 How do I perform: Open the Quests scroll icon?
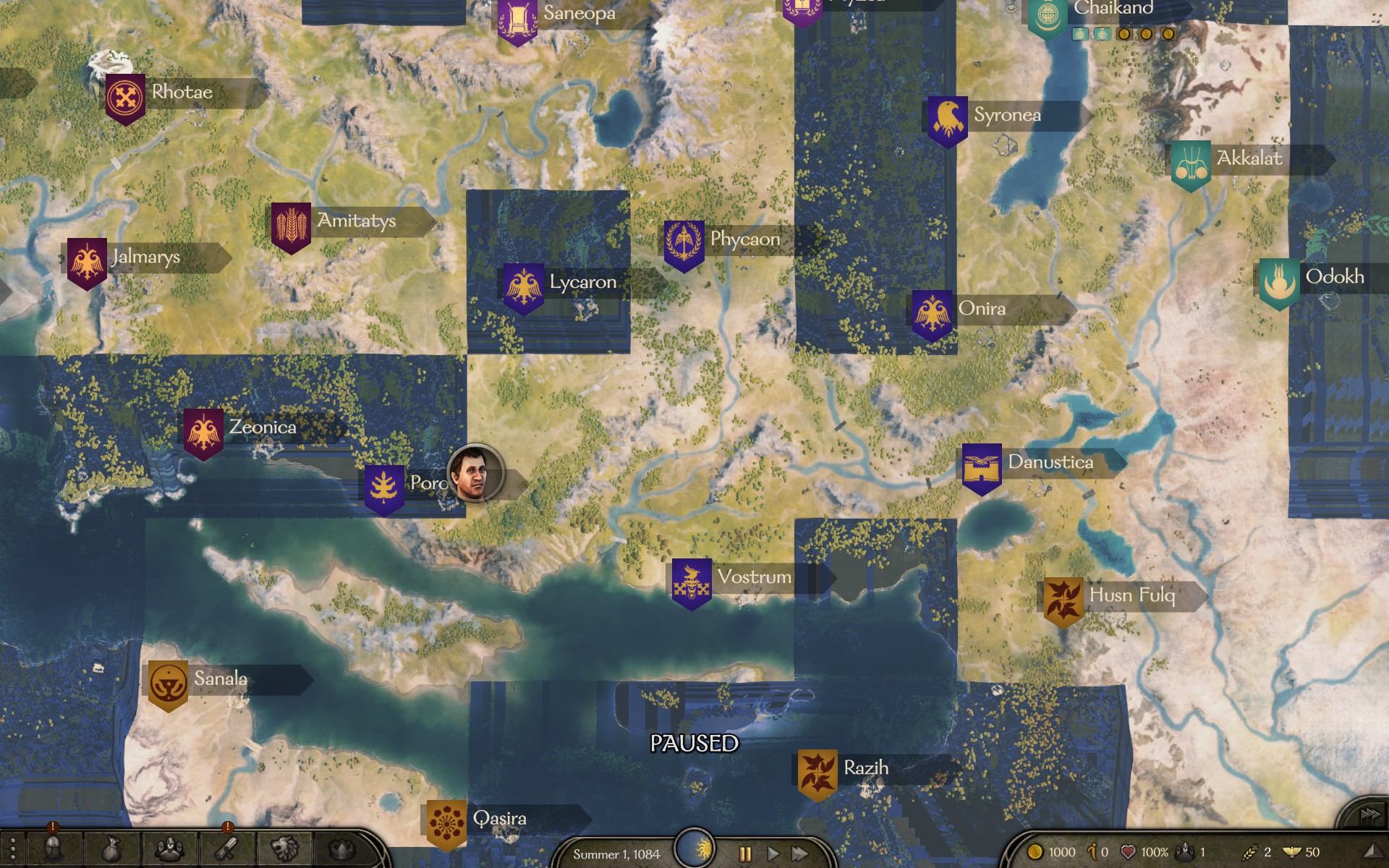[x=224, y=849]
